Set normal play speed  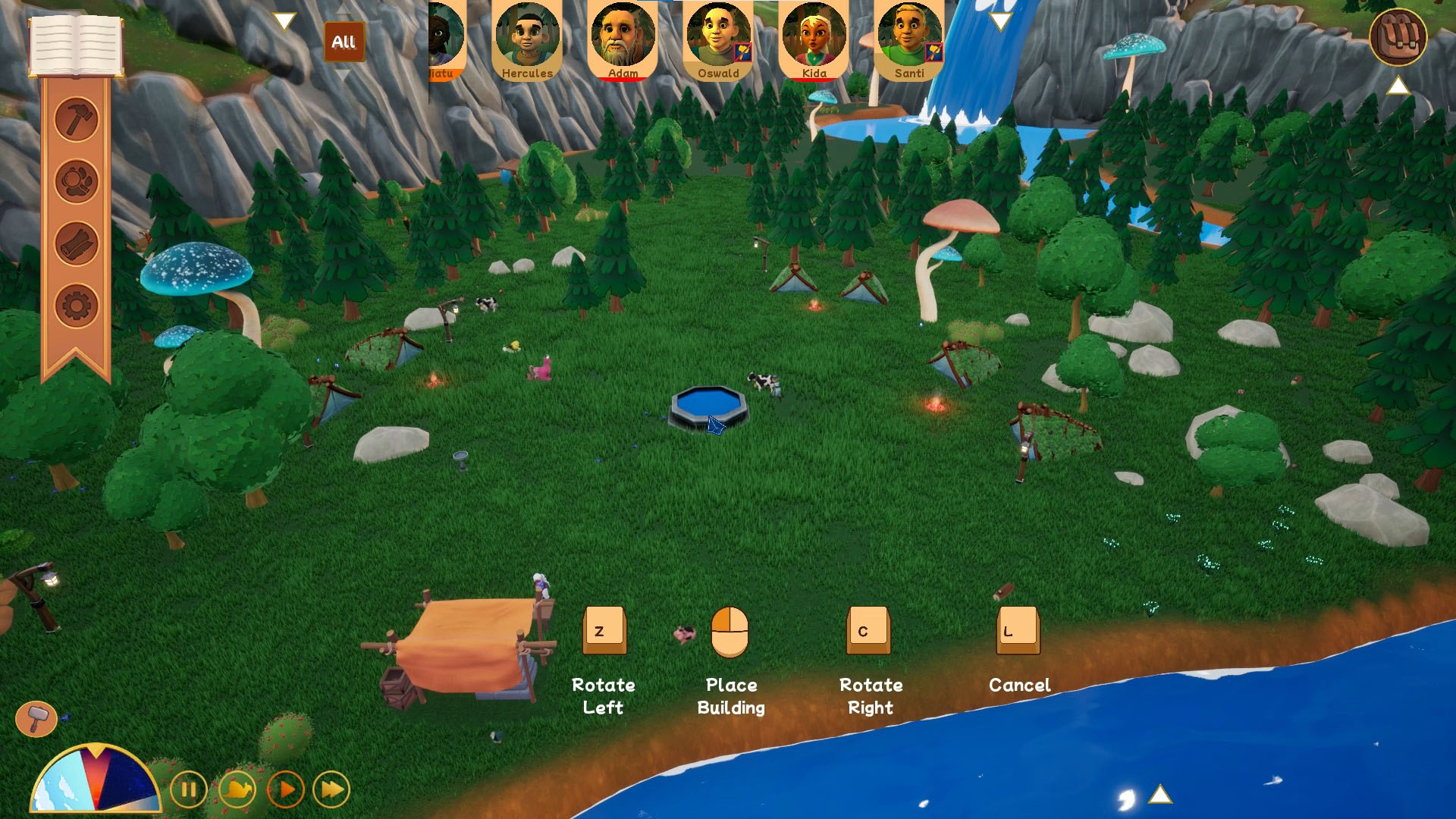click(286, 790)
